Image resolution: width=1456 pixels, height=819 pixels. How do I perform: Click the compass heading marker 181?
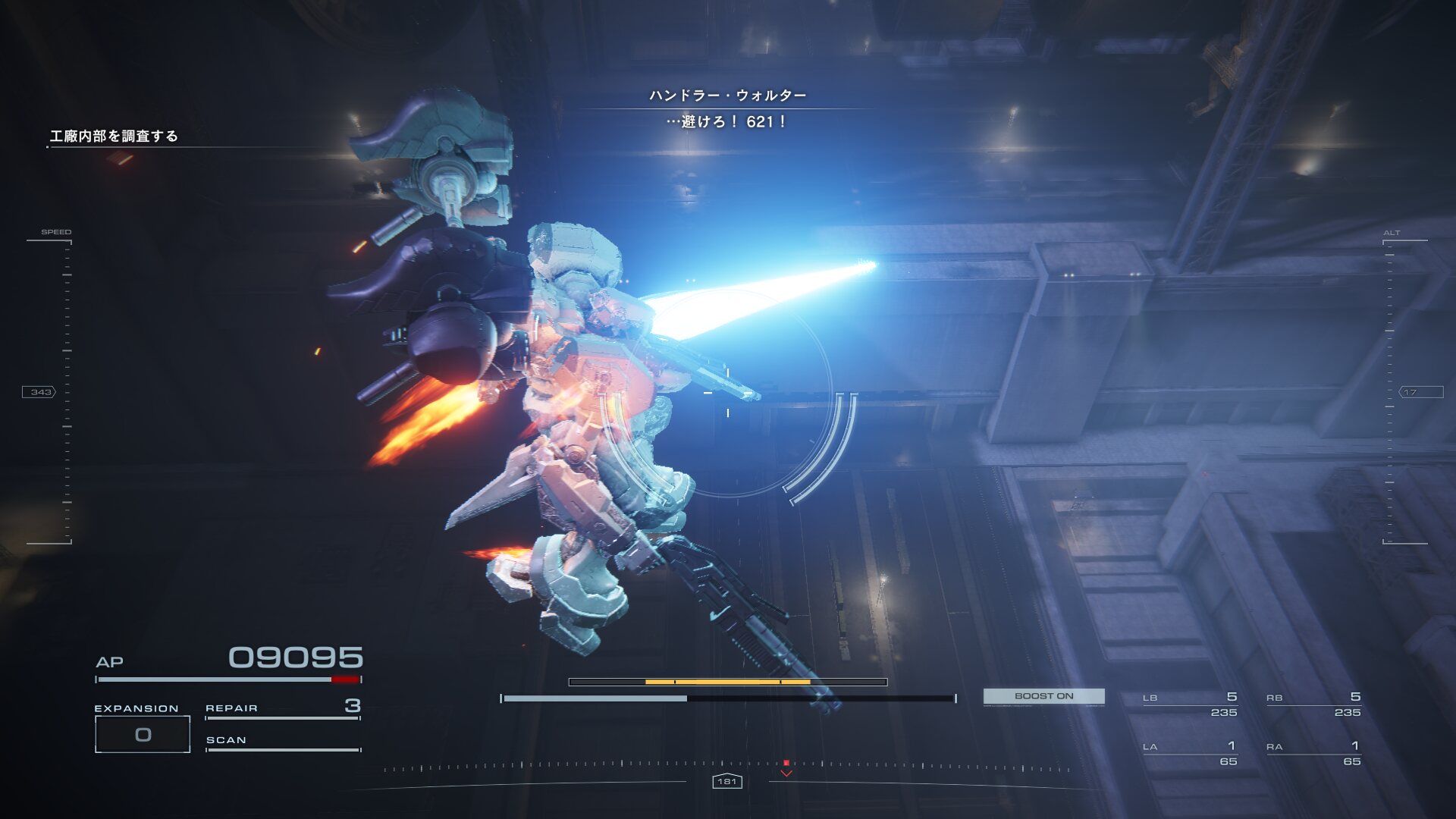726,781
